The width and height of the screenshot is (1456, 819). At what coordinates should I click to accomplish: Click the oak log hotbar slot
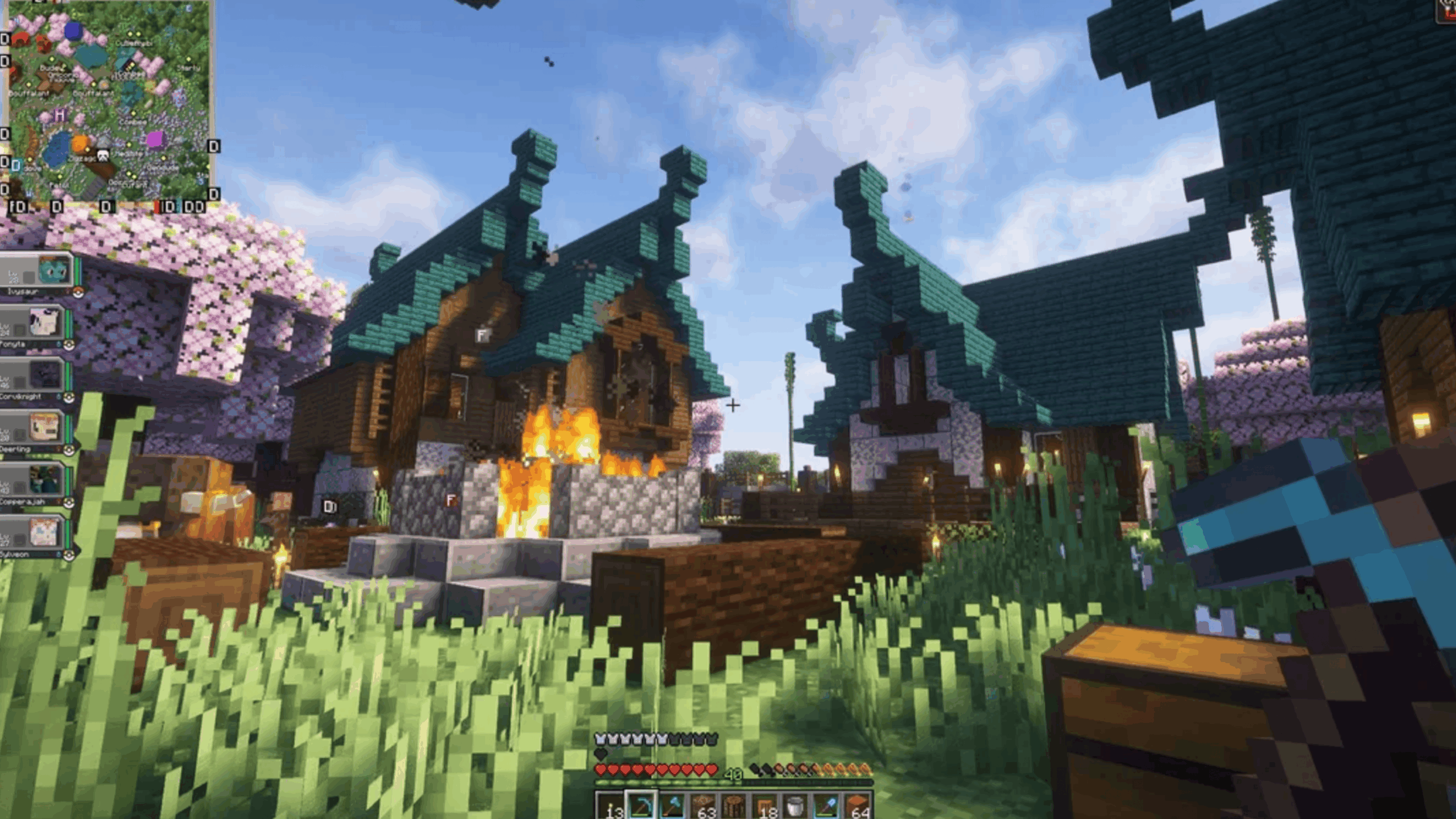[x=733, y=805]
